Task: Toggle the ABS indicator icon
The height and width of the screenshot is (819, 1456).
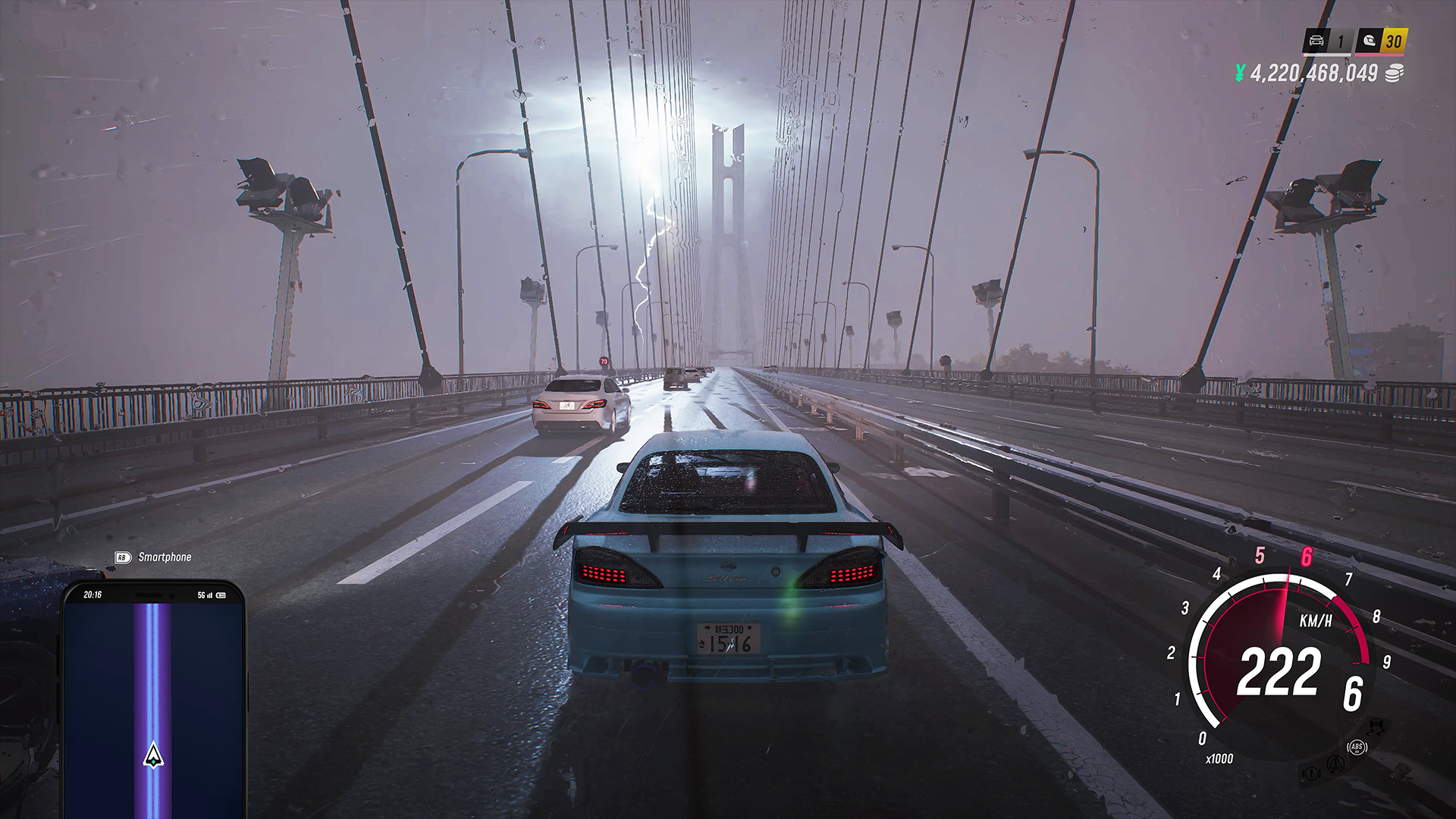Action: click(x=1357, y=748)
